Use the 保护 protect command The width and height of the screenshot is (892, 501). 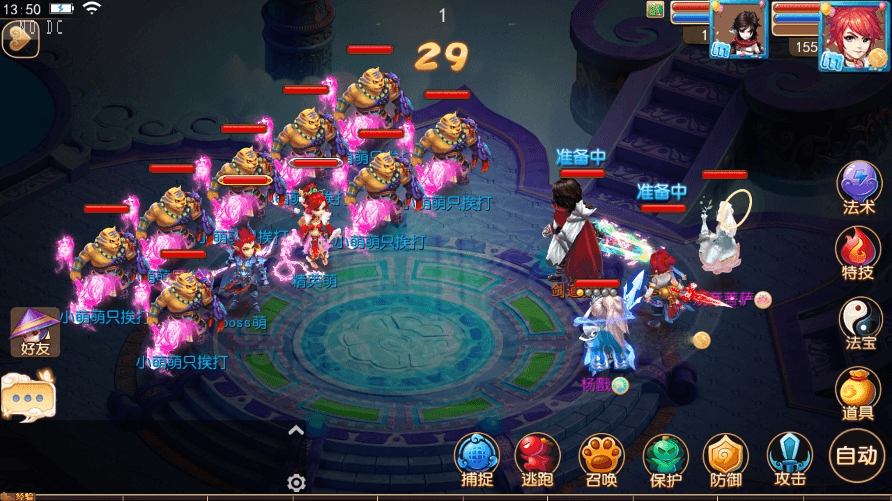pos(664,458)
